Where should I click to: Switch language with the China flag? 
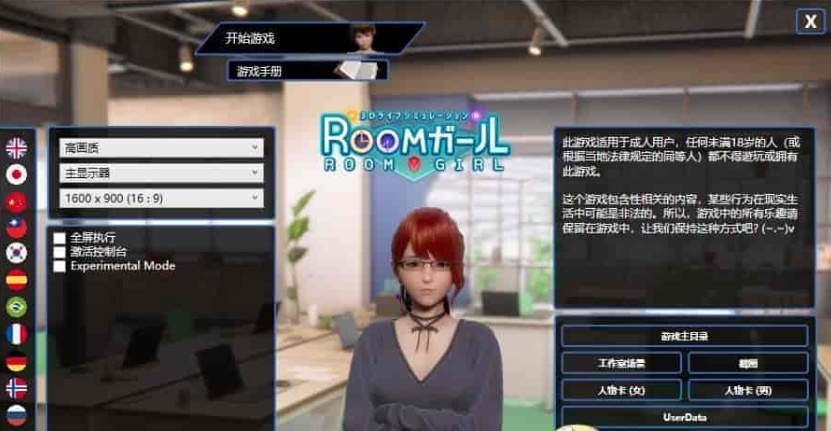[16, 201]
